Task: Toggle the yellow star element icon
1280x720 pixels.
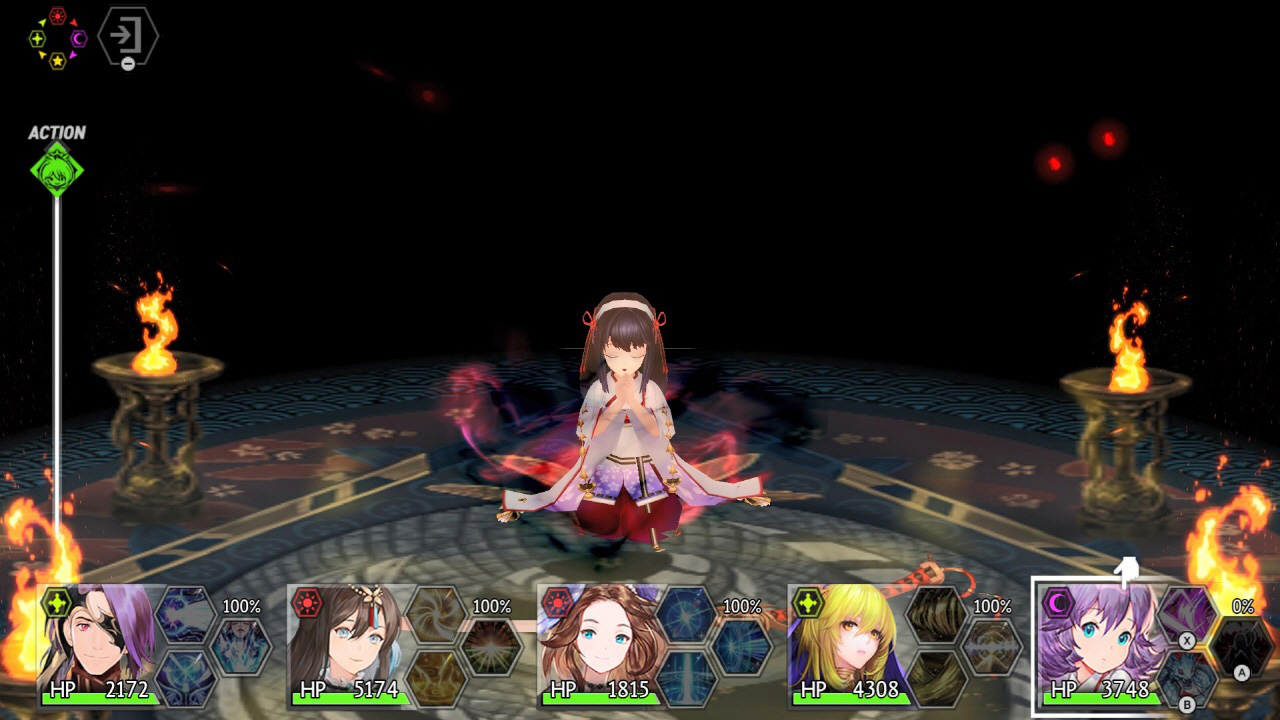Action: (57, 61)
